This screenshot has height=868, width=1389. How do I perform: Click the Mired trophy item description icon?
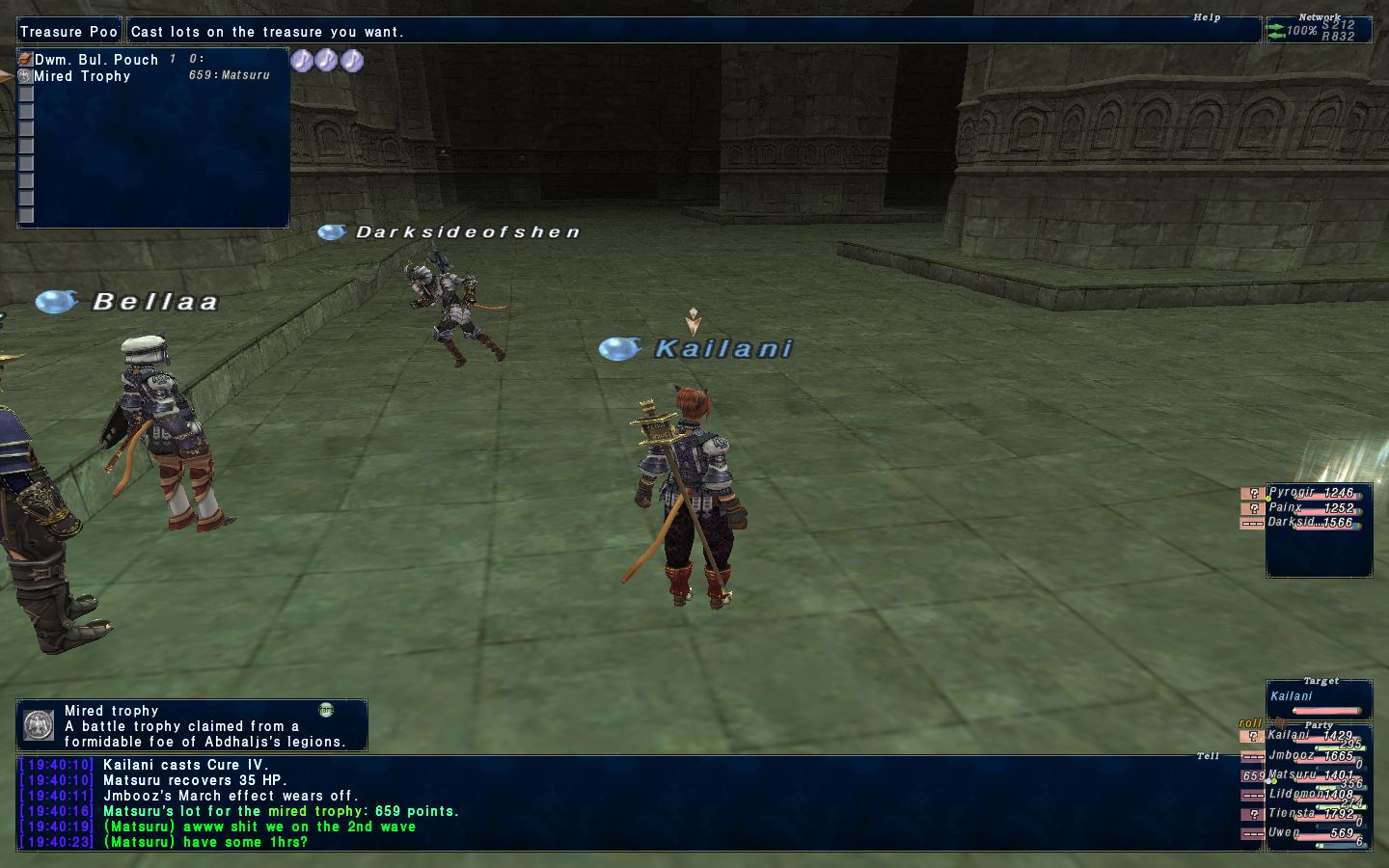(x=39, y=725)
